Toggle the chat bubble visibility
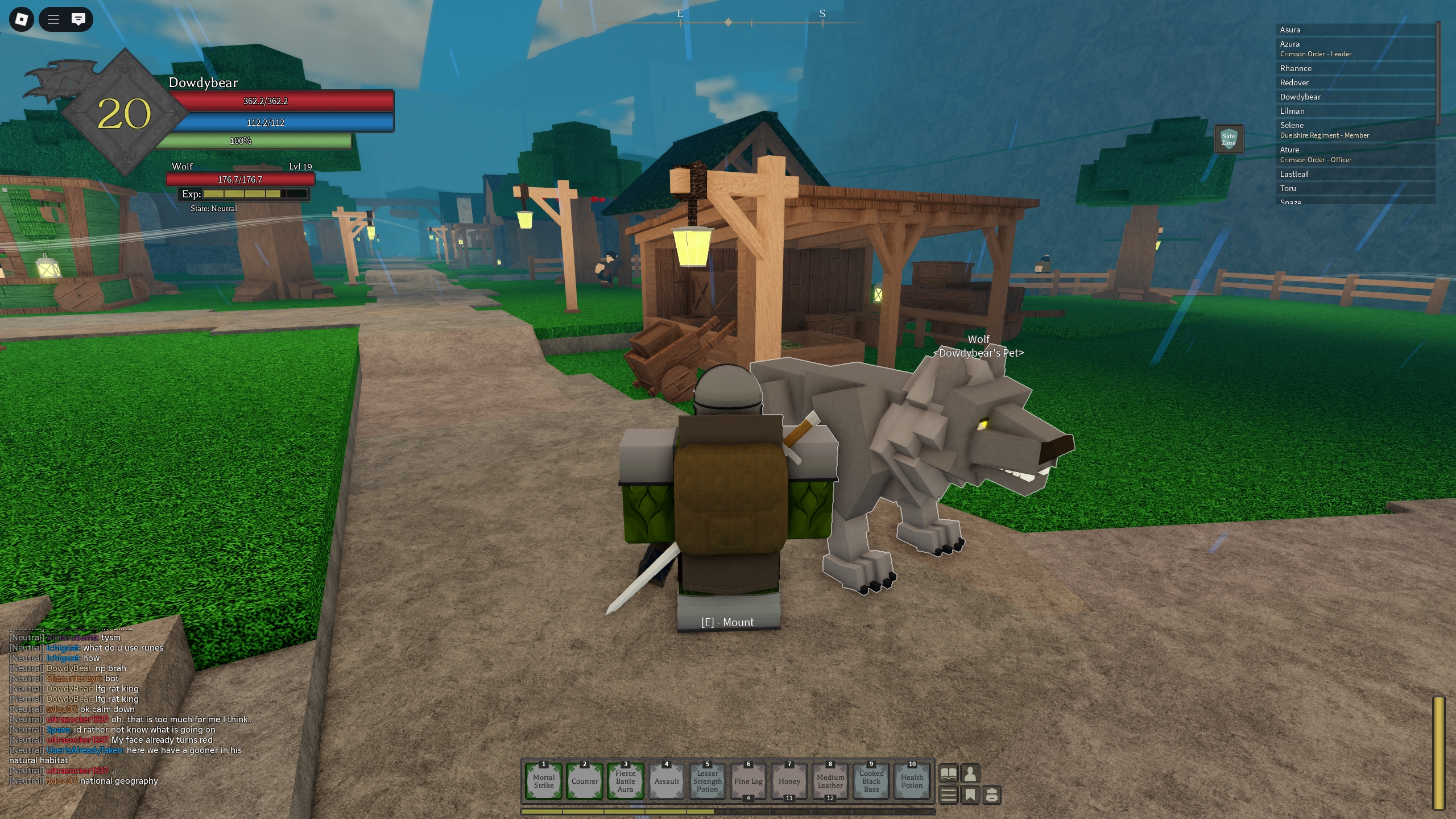Screen dimensions: 1456x819 click(78, 19)
